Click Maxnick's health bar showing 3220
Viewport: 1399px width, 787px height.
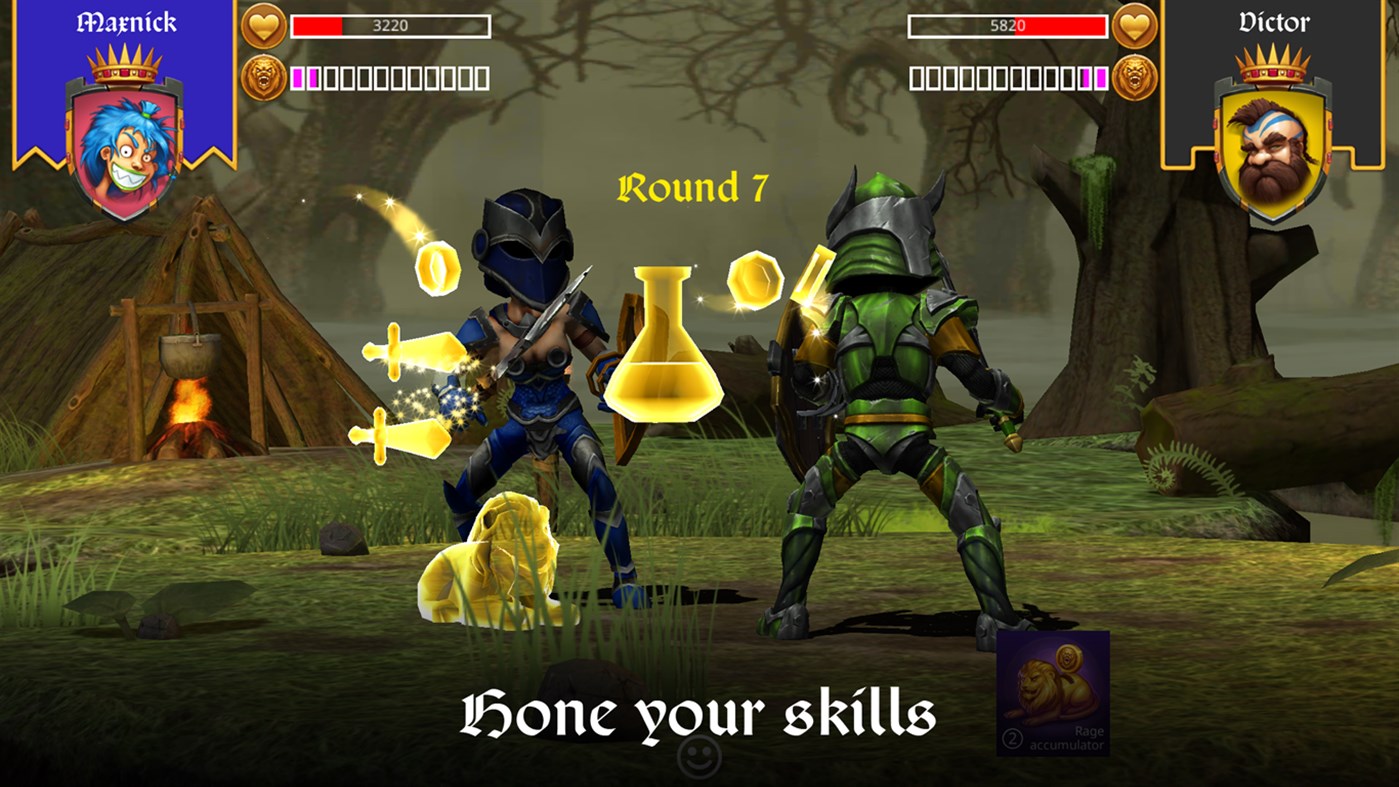click(390, 27)
